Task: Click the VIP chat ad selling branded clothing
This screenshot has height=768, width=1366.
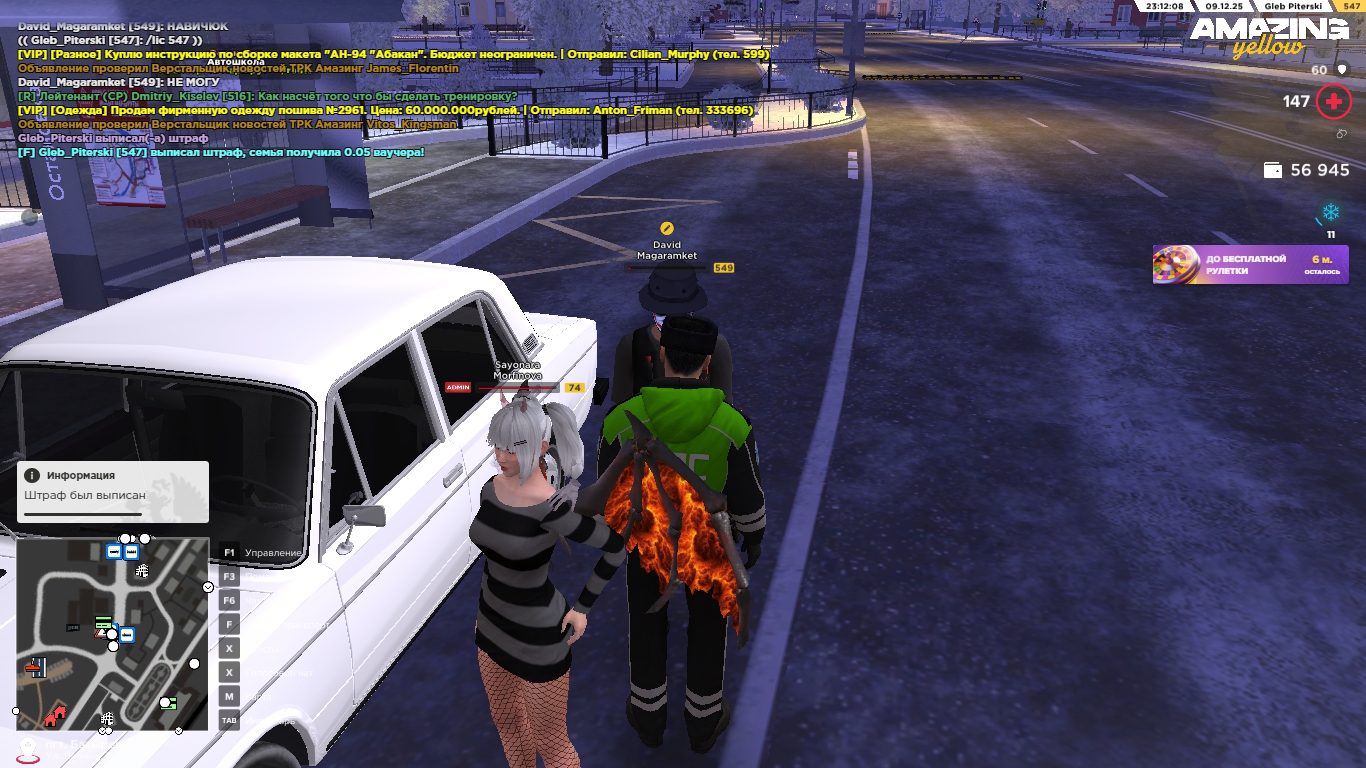Action: (385, 110)
